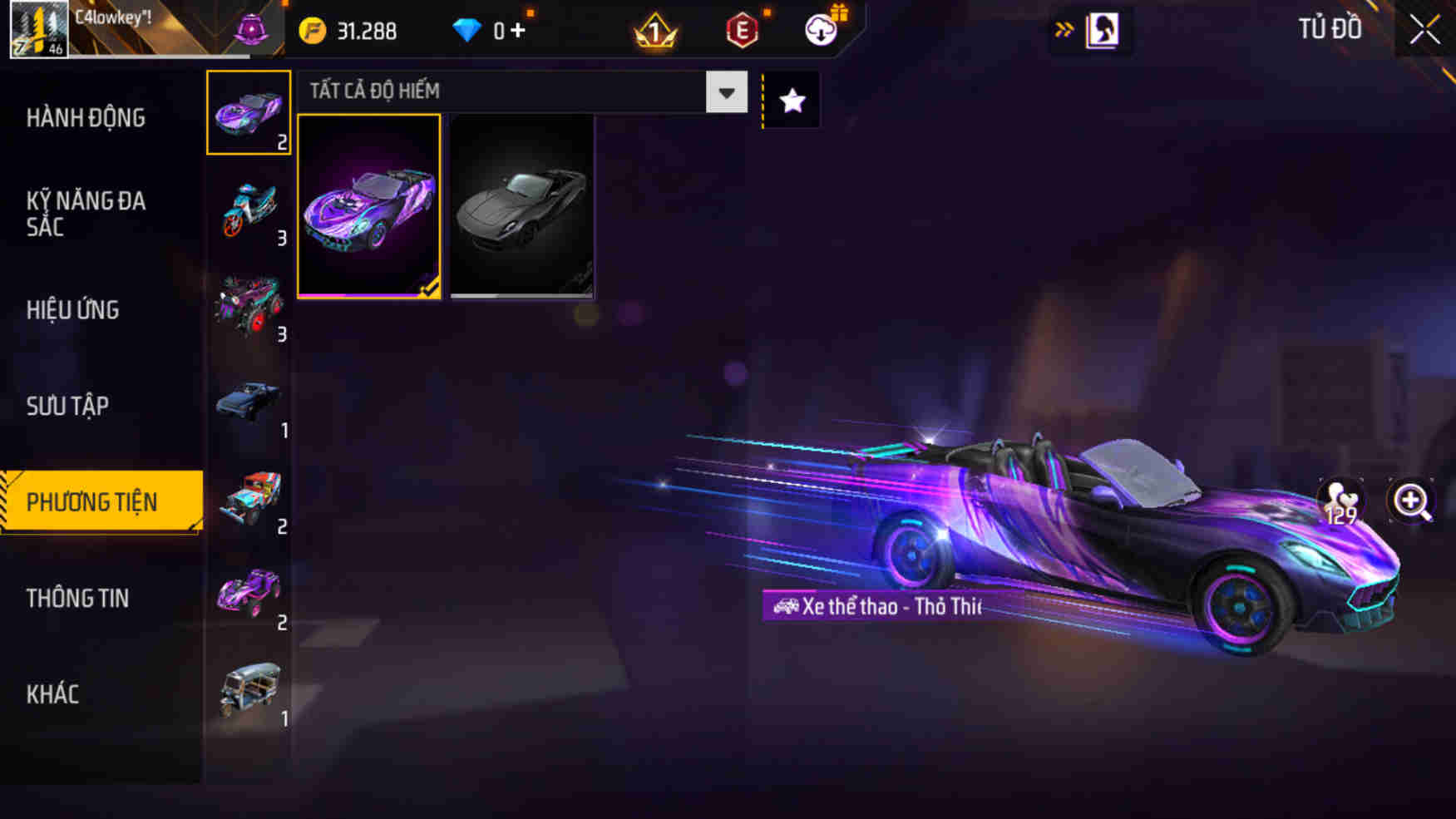Collapse the panel with the double chevron arrows
This screenshot has height=819, width=1456.
(1063, 27)
